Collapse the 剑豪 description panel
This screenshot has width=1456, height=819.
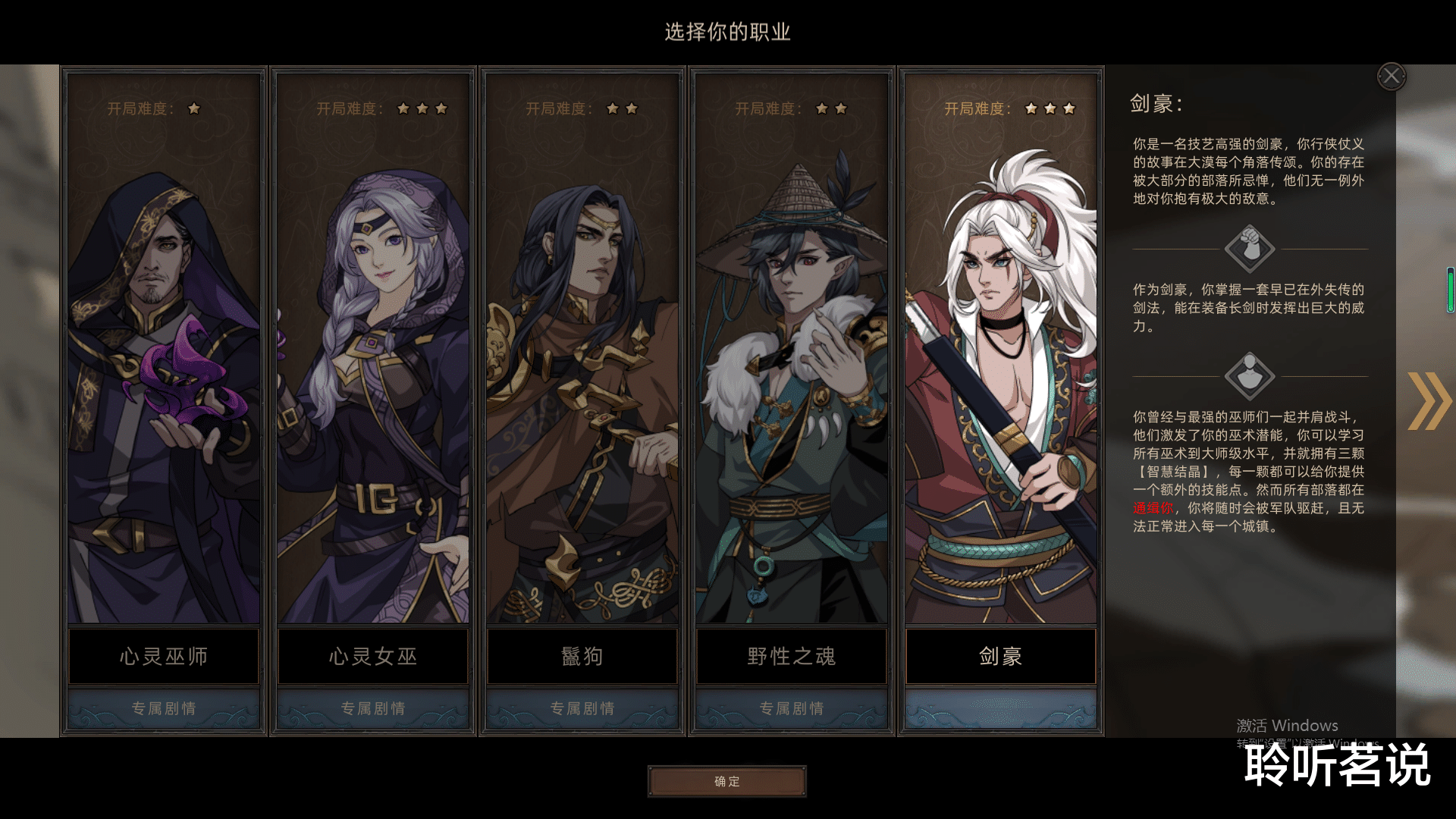(x=1391, y=75)
